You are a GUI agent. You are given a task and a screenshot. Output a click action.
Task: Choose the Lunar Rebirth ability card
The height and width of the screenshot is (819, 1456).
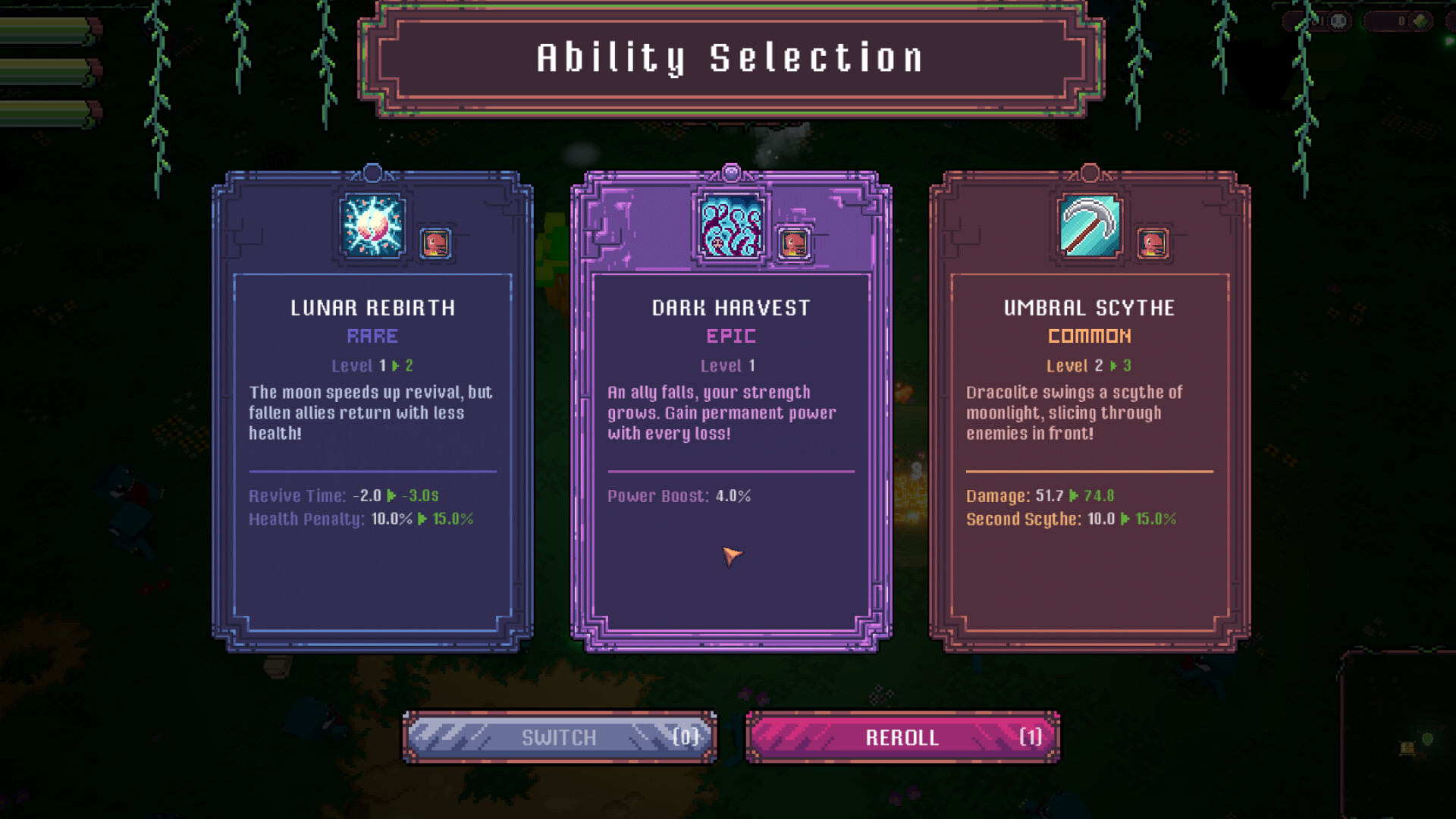coord(371,409)
